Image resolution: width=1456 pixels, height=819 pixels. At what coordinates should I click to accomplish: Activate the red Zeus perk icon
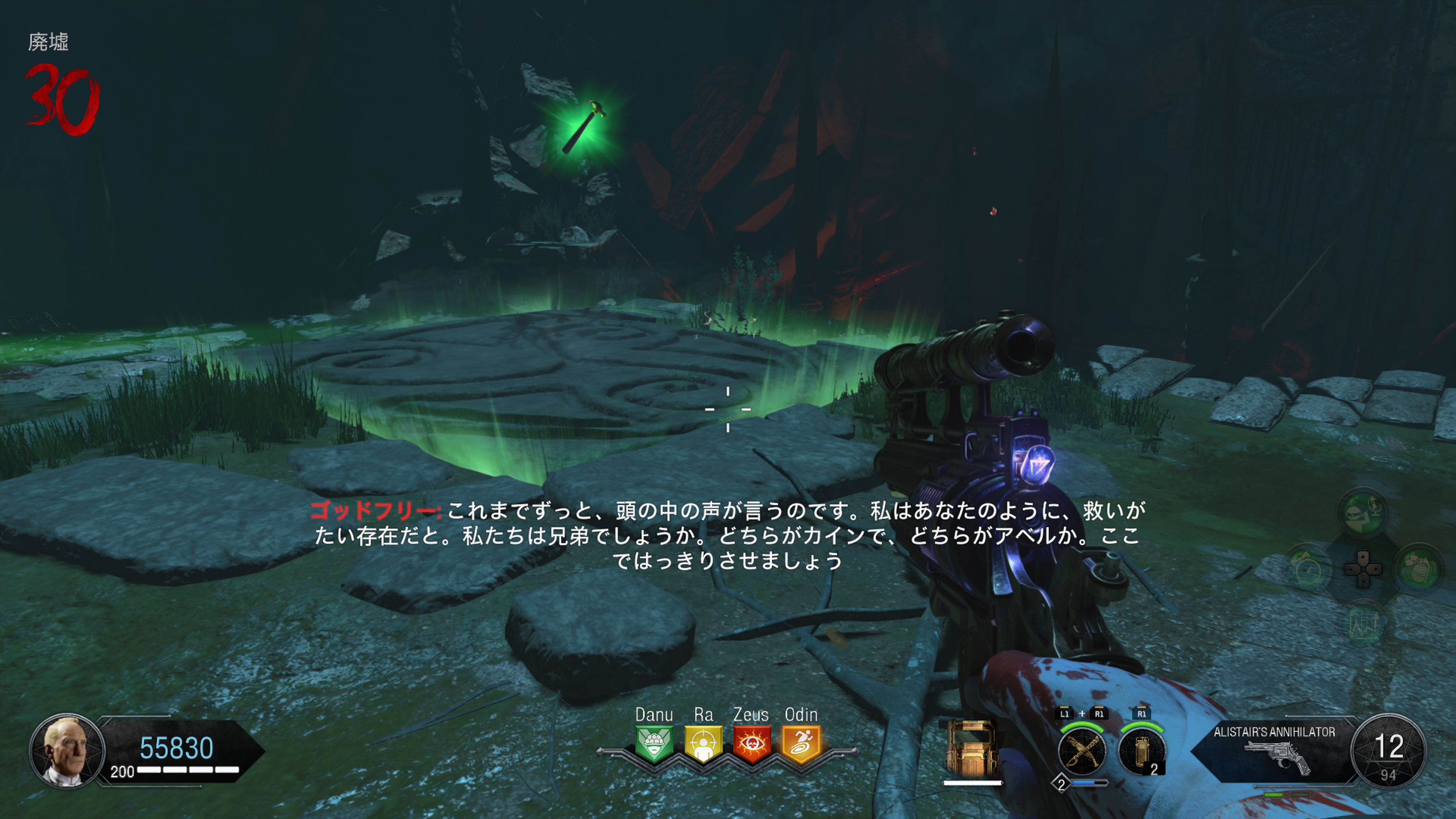[x=751, y=744]
